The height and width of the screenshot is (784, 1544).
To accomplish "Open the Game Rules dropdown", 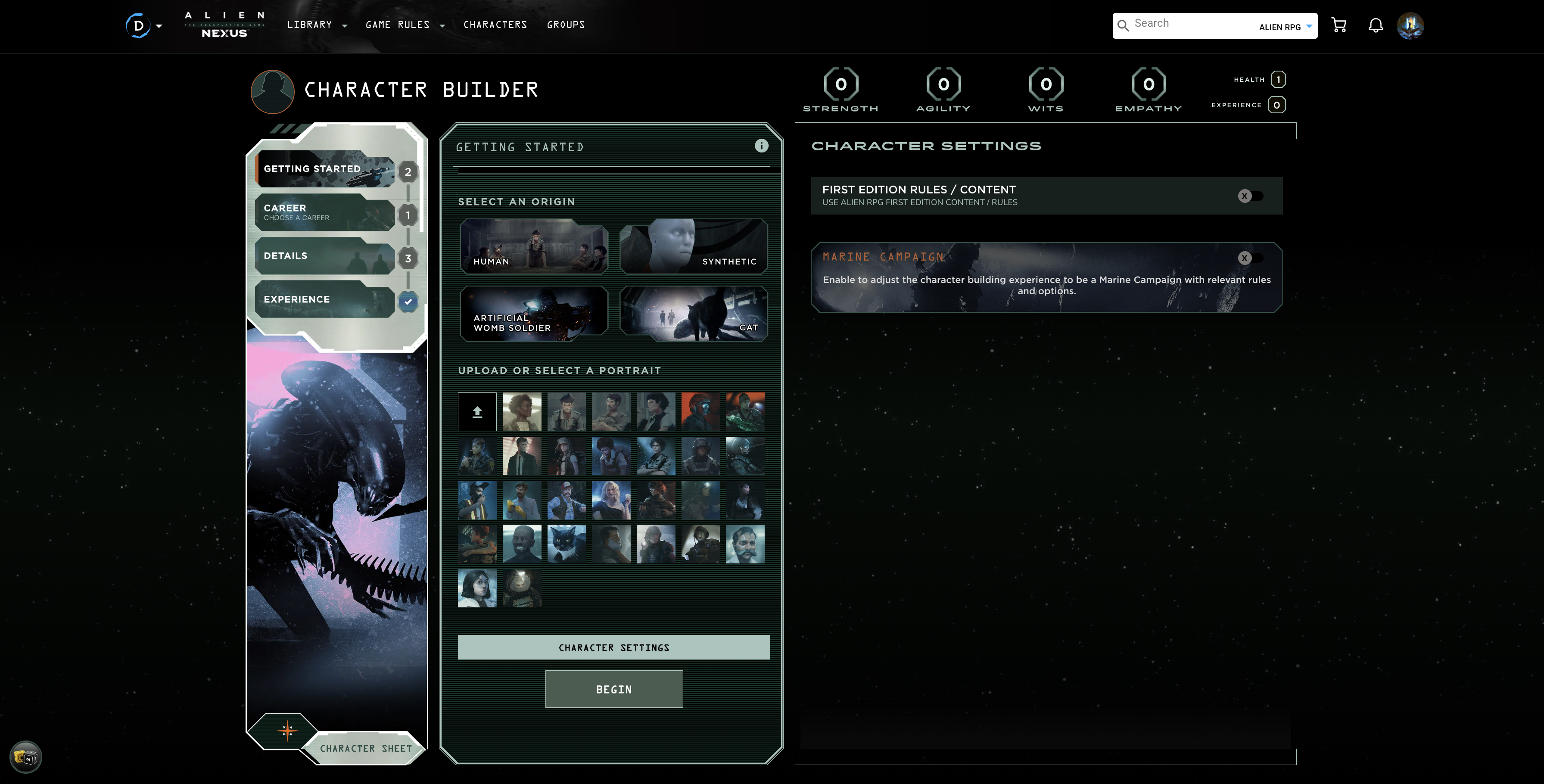I will [405, 25].
